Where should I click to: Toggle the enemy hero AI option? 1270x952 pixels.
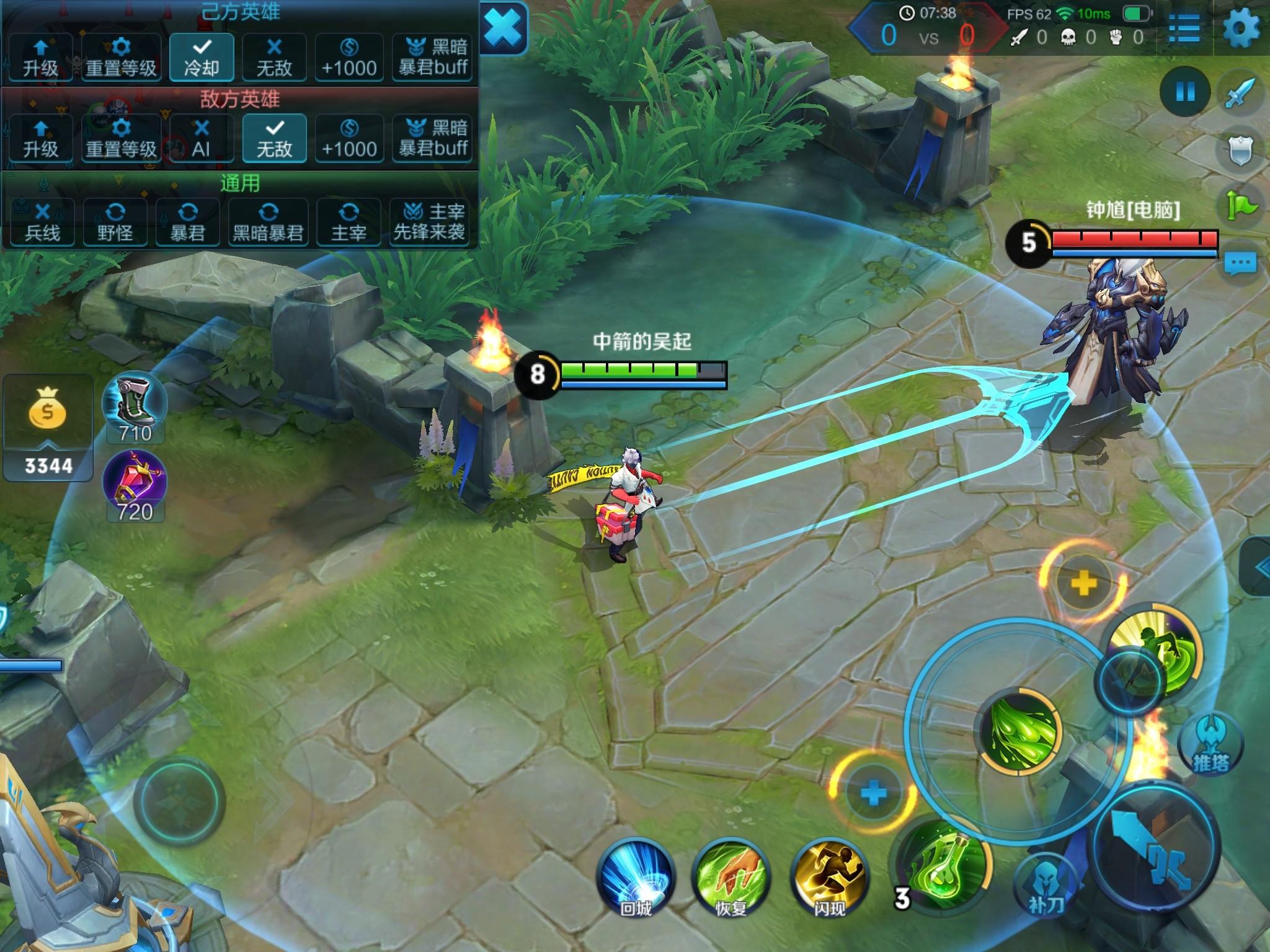tap(201, 138)
